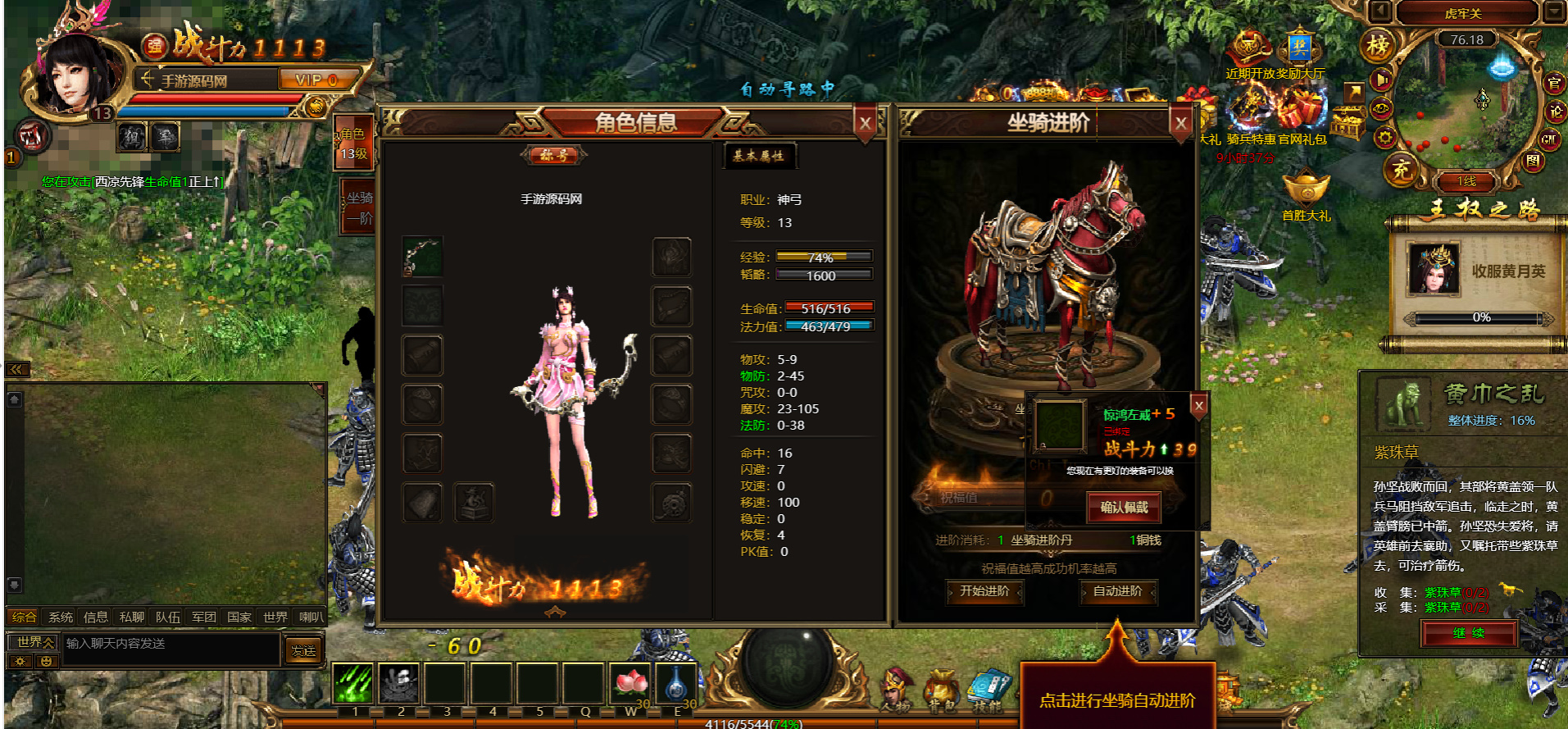Image resolution: width=1568 pixels, height=729 pixels.
Task: Open the 榜 ranking button
Action: pos(1377,46)
